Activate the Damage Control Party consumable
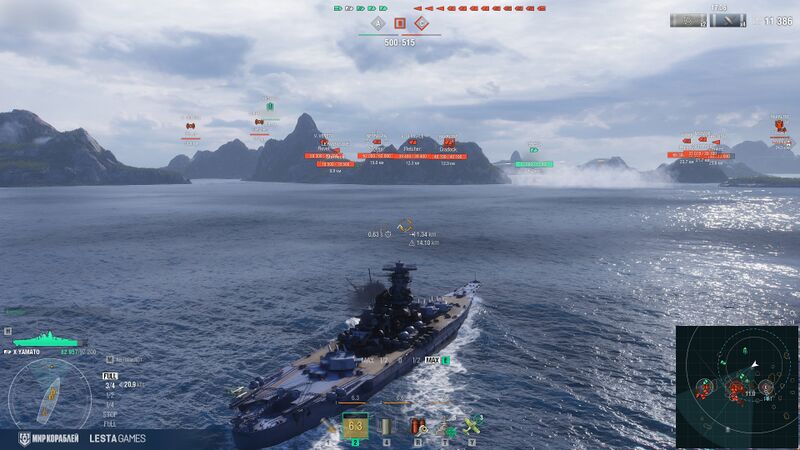Screen dimensions: 800x450 coord(422,427)
